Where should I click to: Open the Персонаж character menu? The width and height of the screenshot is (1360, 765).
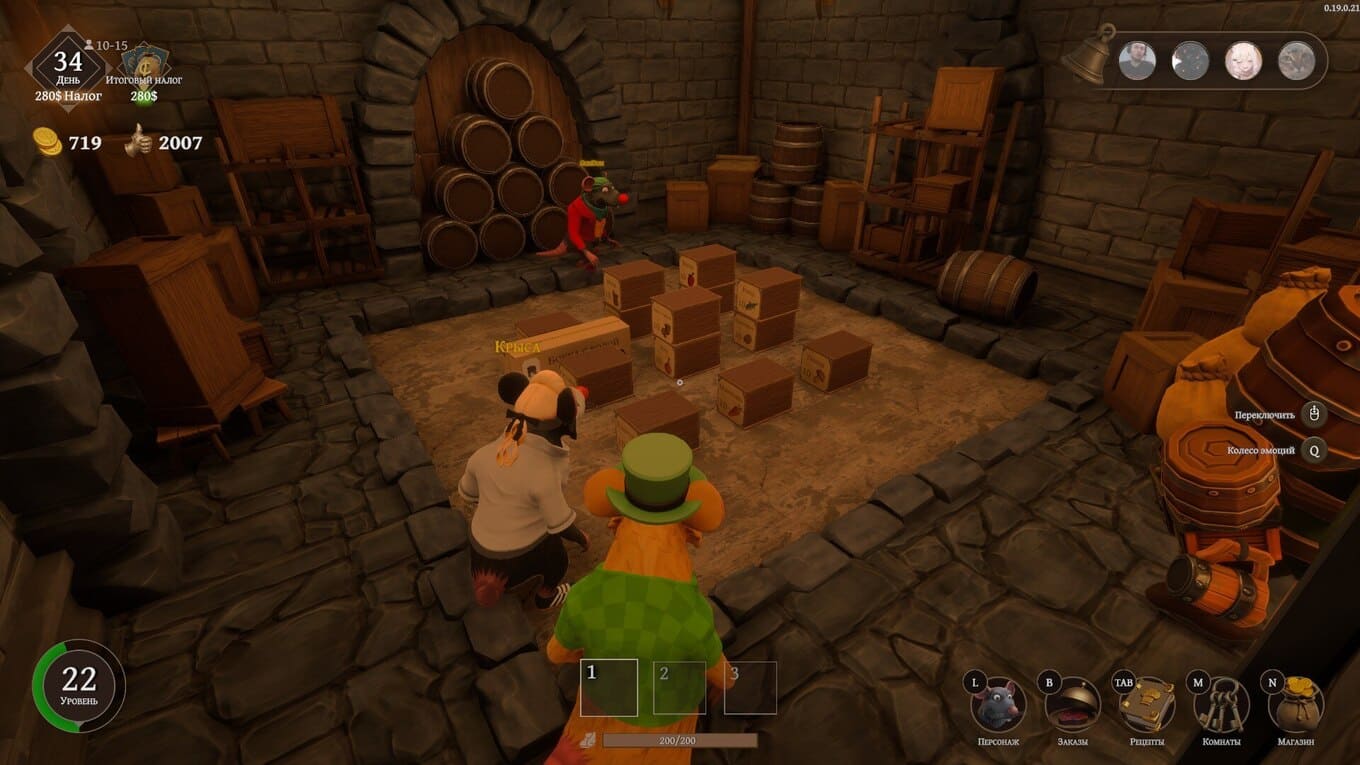pos(999,705)
